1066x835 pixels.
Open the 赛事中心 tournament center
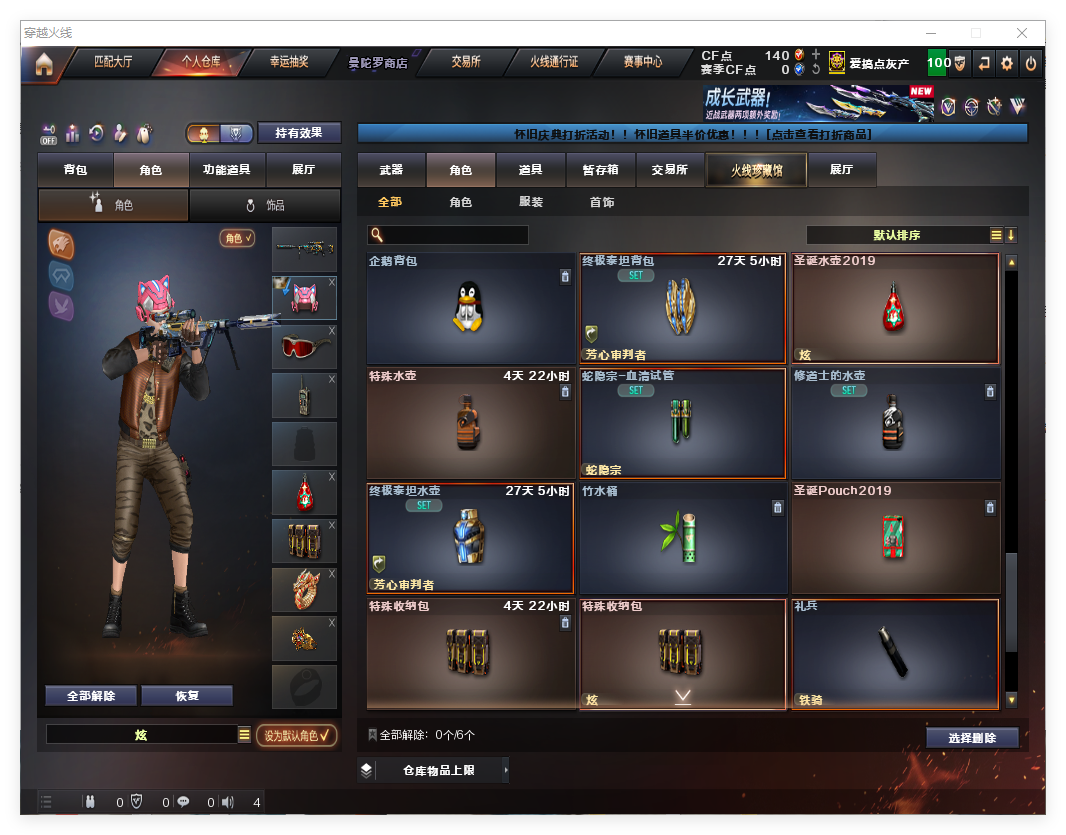point(642,62)
